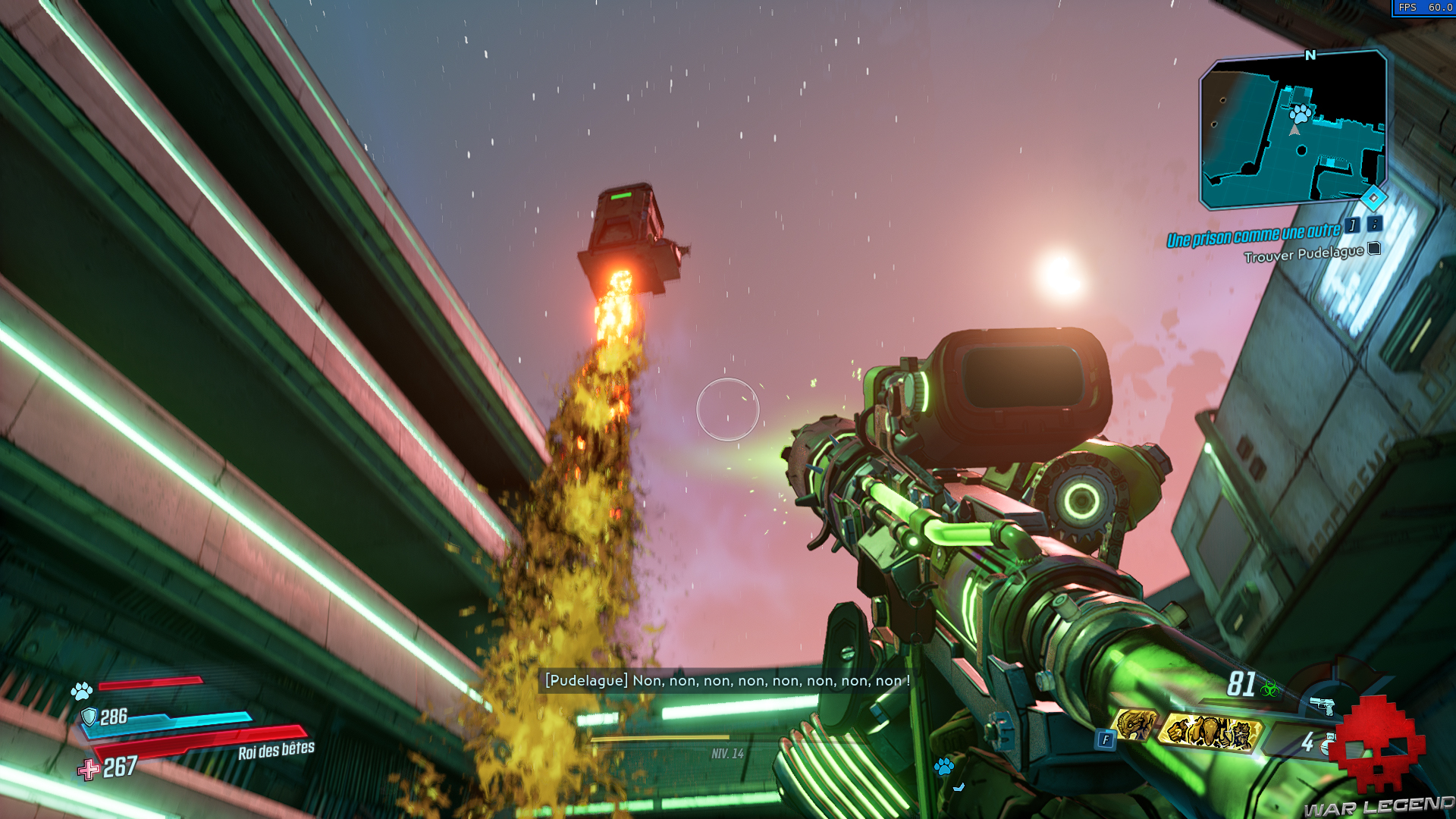Viewport: 1456px width, 819px height.
Task: Click the red health cross icon next to 267
Action: tap(90, 767)
